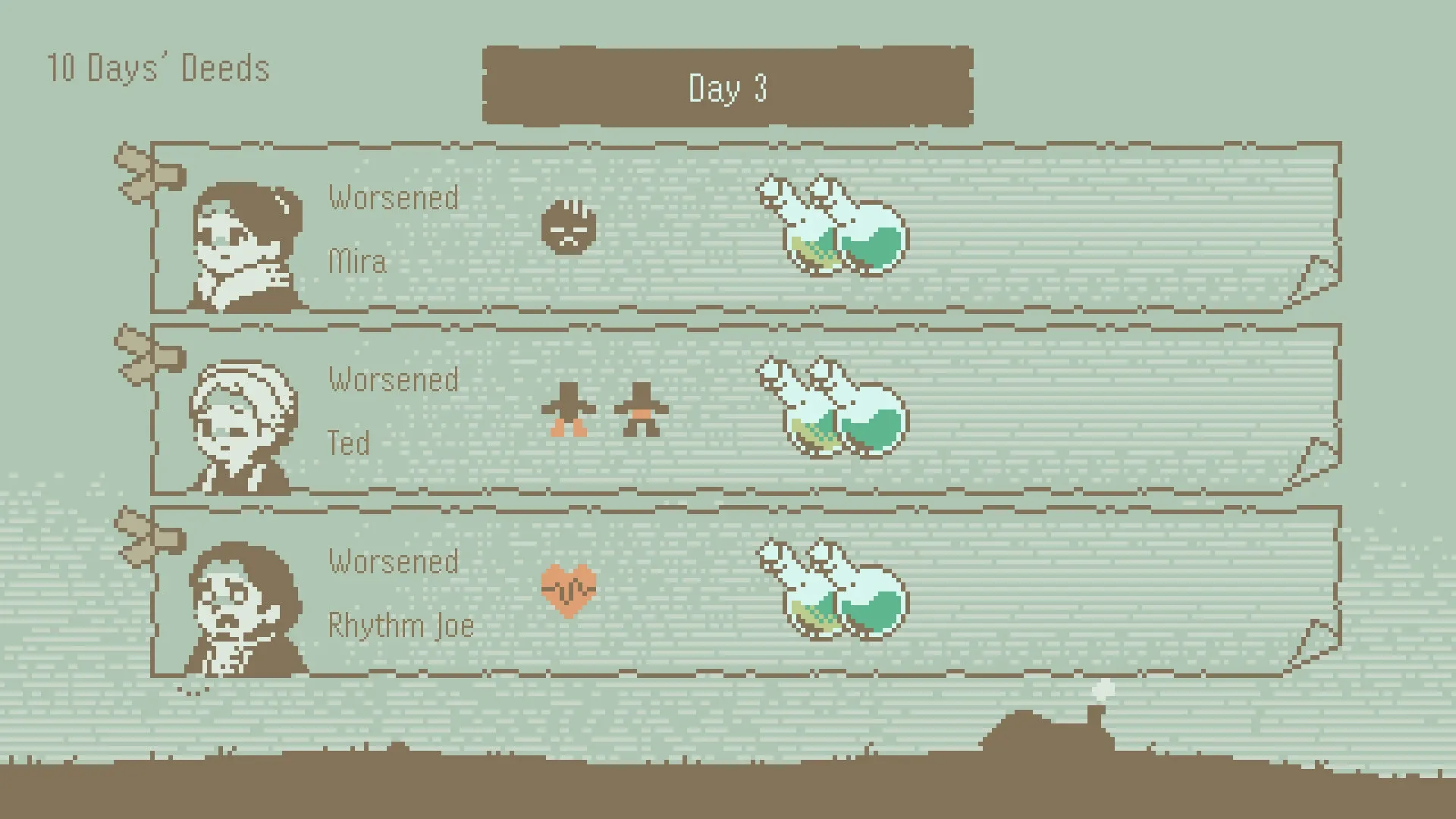Click the Worsened label for Rhythm Joe
The image size is (1456, 819).
(394, 562)
